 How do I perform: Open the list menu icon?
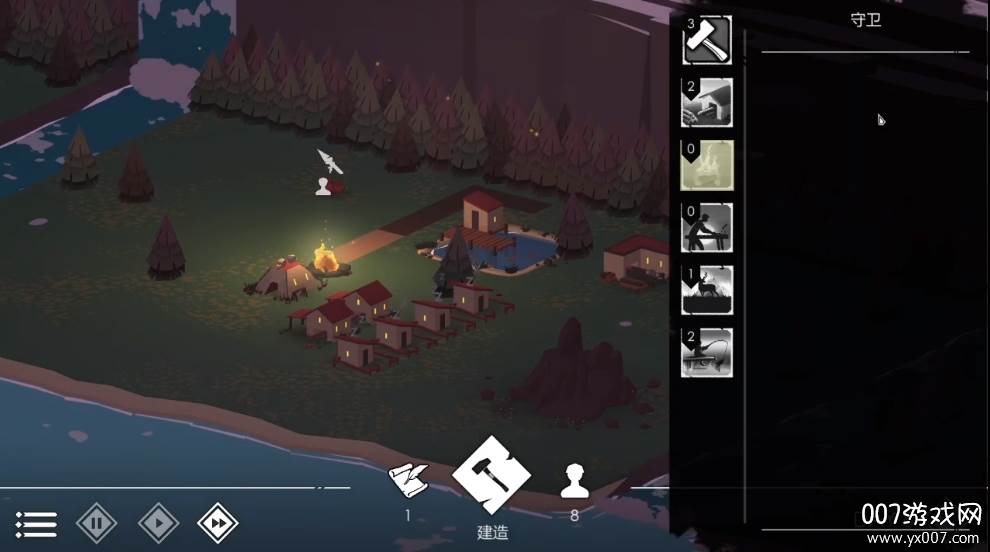tap(36, 522)
